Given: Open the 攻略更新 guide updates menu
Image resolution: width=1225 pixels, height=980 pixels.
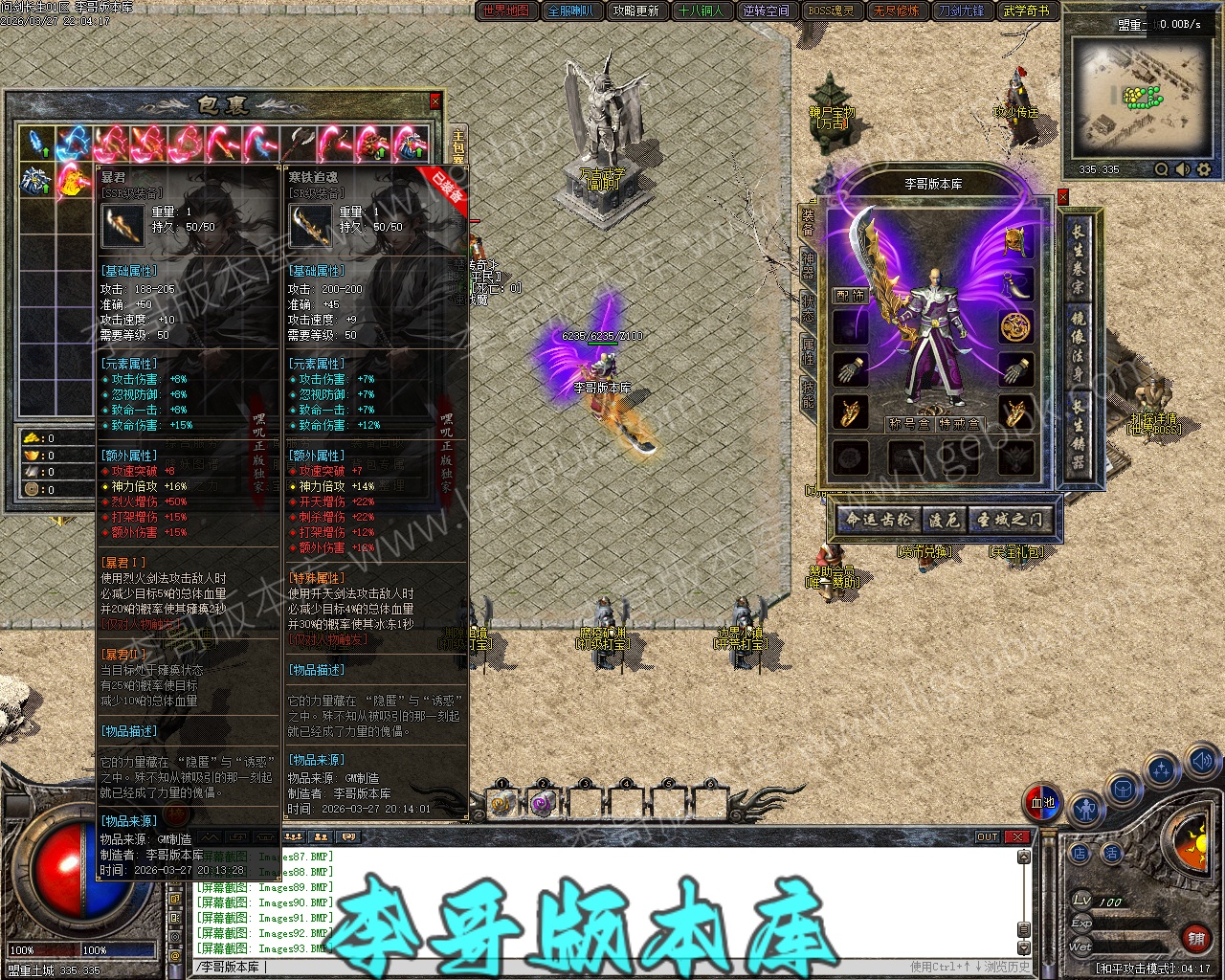Looking at the screenshot, I should coord(636,11).
